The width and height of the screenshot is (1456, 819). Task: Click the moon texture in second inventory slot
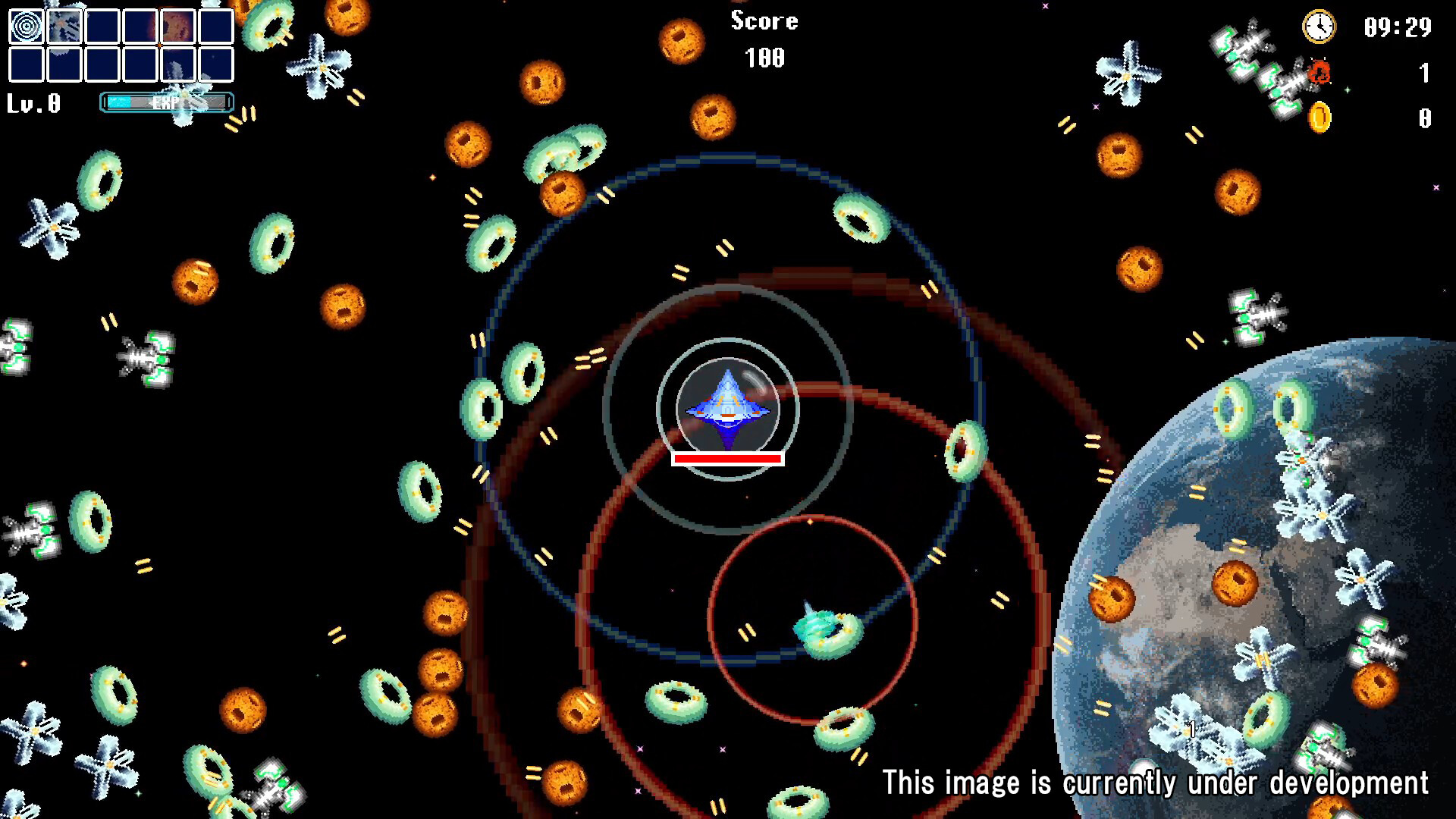pos(64,27)
